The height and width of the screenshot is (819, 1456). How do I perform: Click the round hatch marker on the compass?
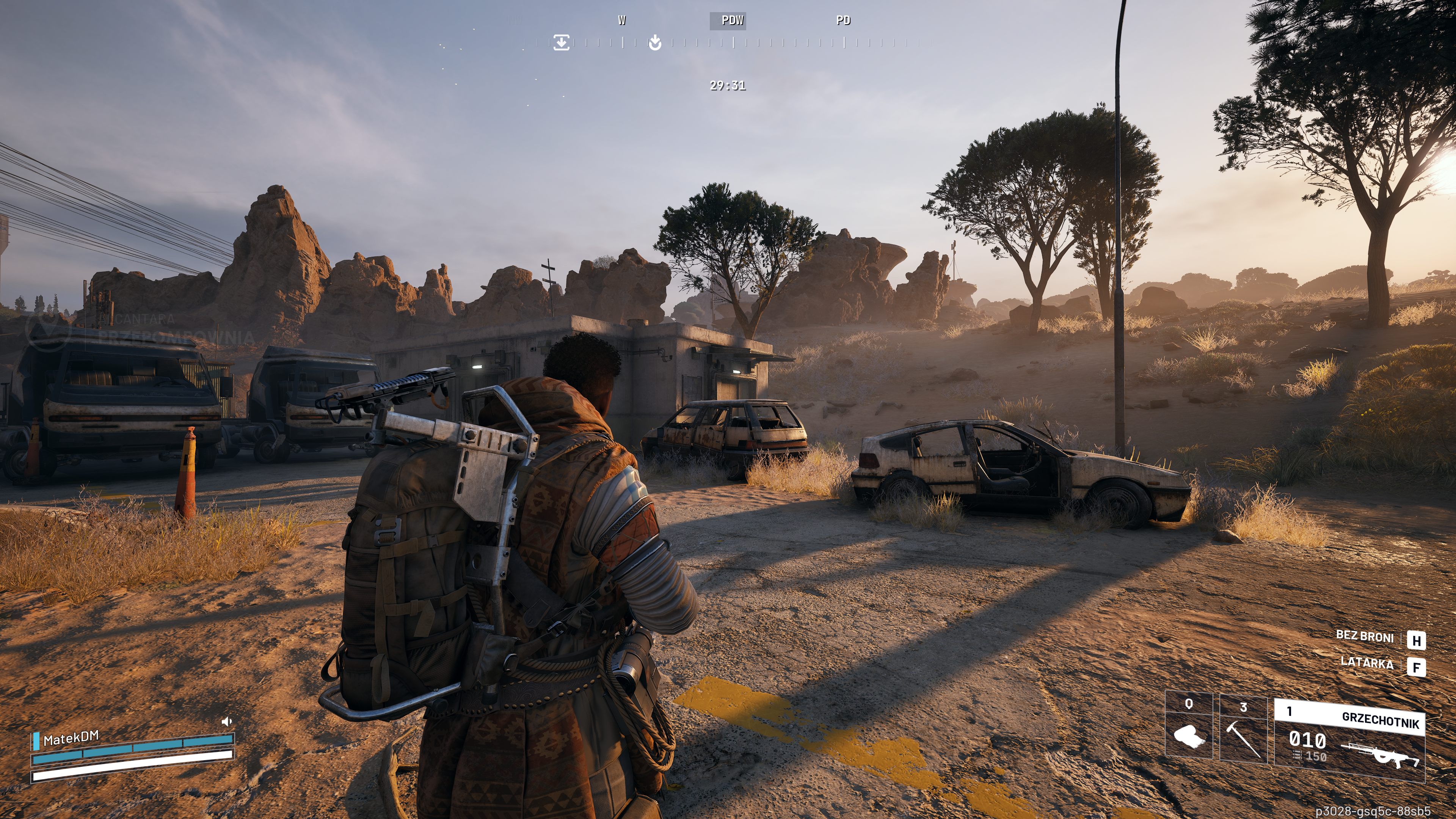(654, 42)
